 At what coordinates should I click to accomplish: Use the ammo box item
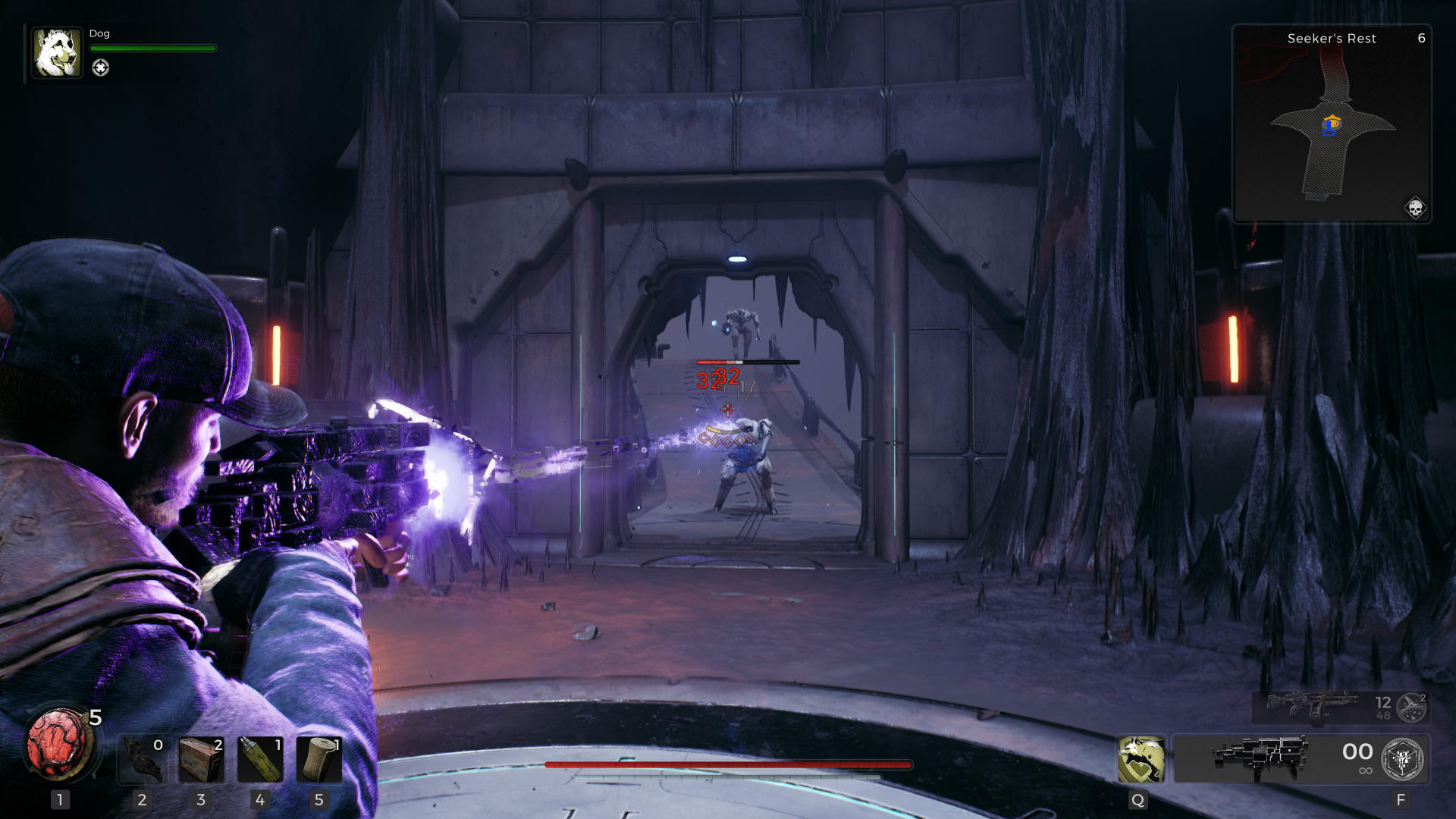coord(201,759)
